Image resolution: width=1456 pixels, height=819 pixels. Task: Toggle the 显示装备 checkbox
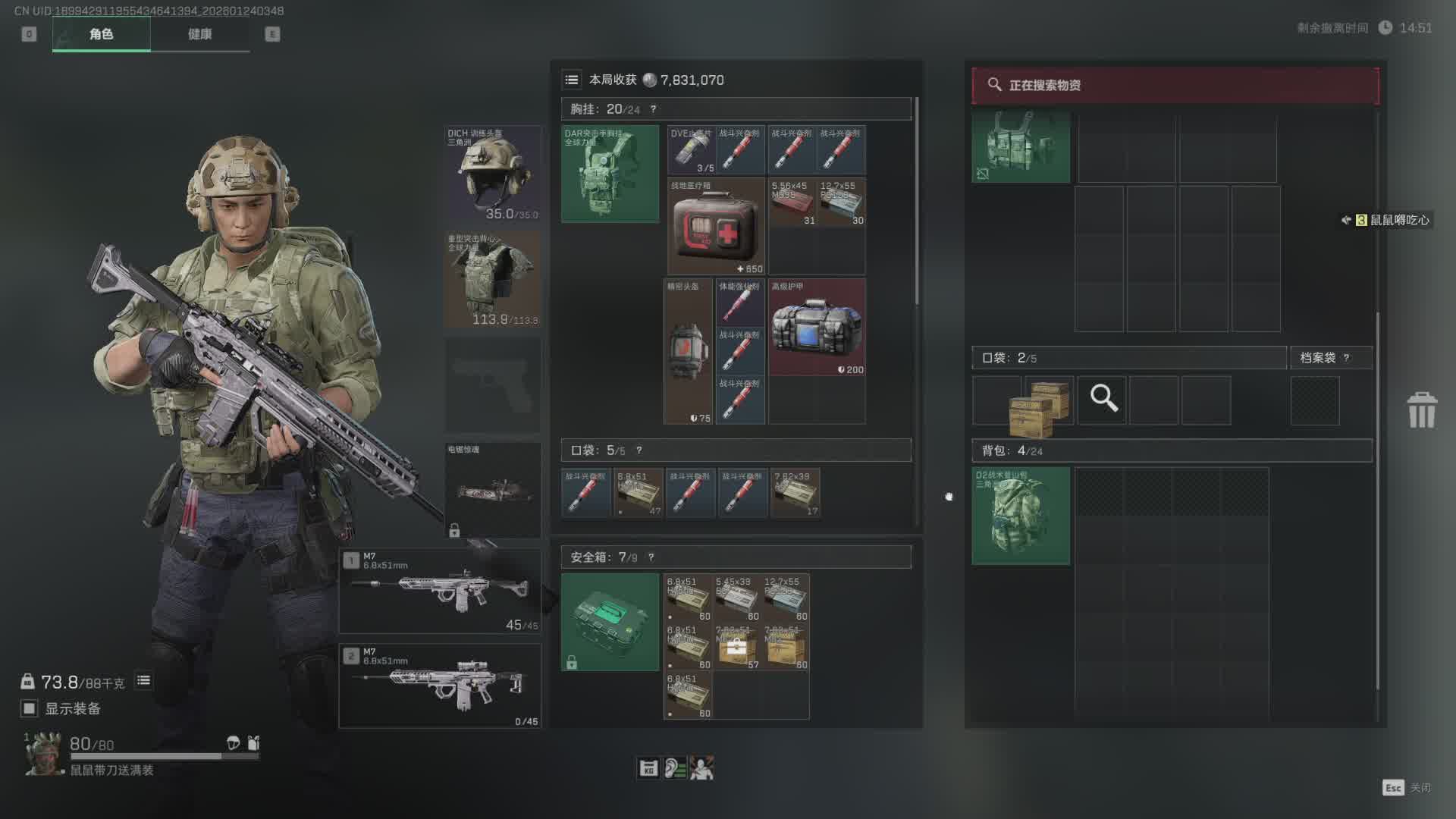click(x=30, y=708)
